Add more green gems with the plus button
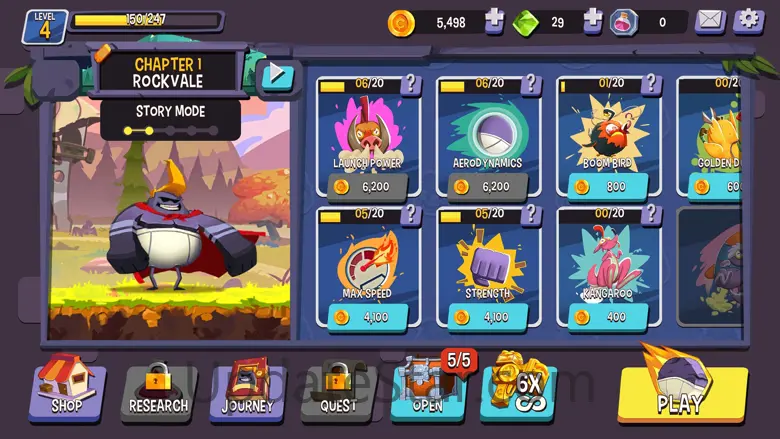The width and height of the screenshot is (780, 439). click(x=593, y=21)
